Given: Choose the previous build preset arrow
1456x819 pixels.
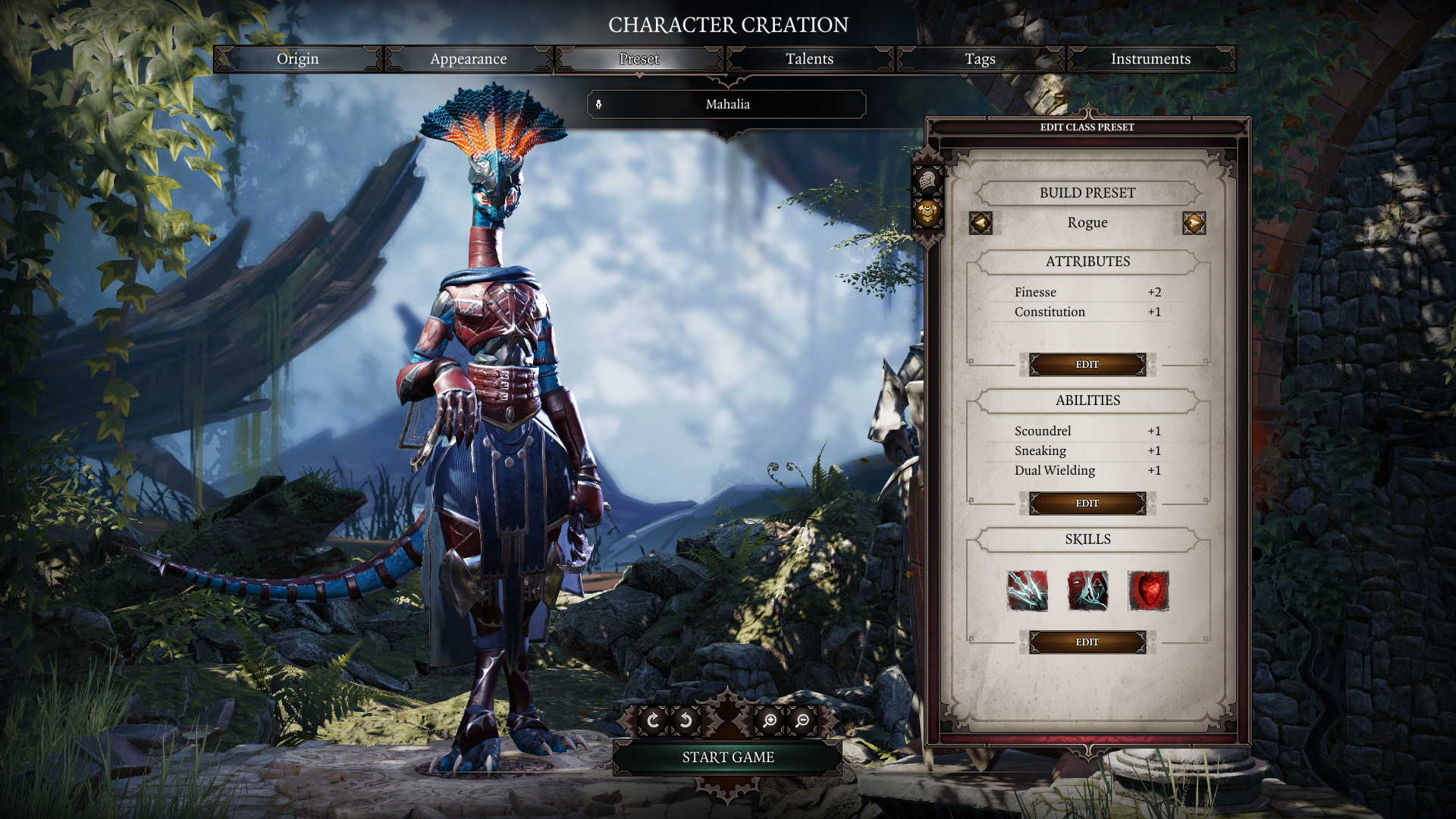Looking at the screenshot, I should coord(981,223).
